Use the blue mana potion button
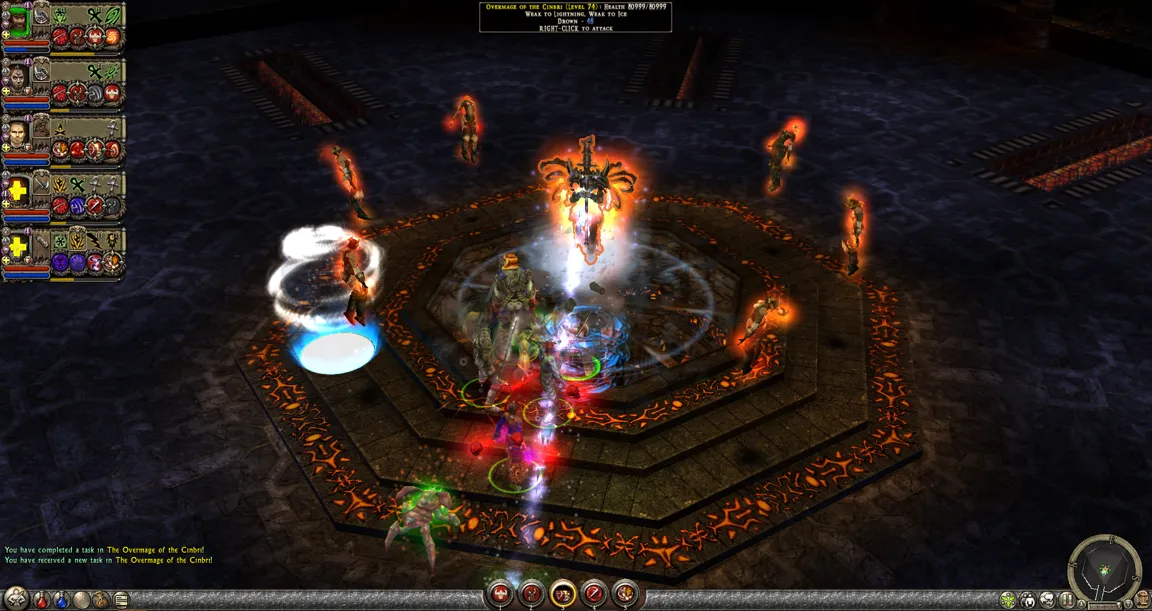1152x611 pixels. pos(62,600)
